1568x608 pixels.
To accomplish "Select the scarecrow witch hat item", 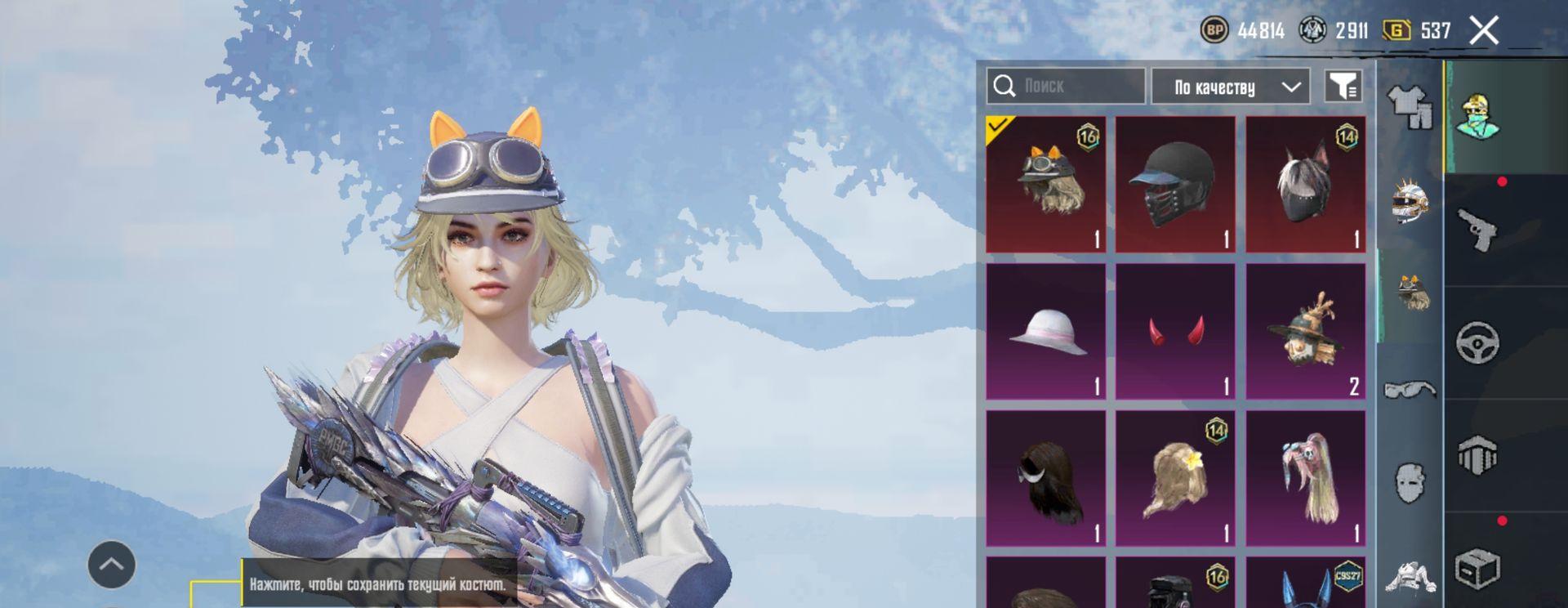I will tap(1305, 331).
